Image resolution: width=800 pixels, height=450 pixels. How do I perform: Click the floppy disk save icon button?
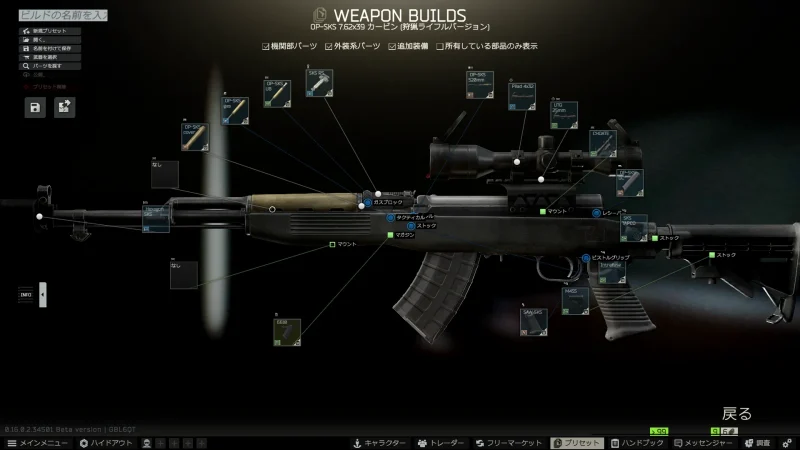[x=36, y=108]
